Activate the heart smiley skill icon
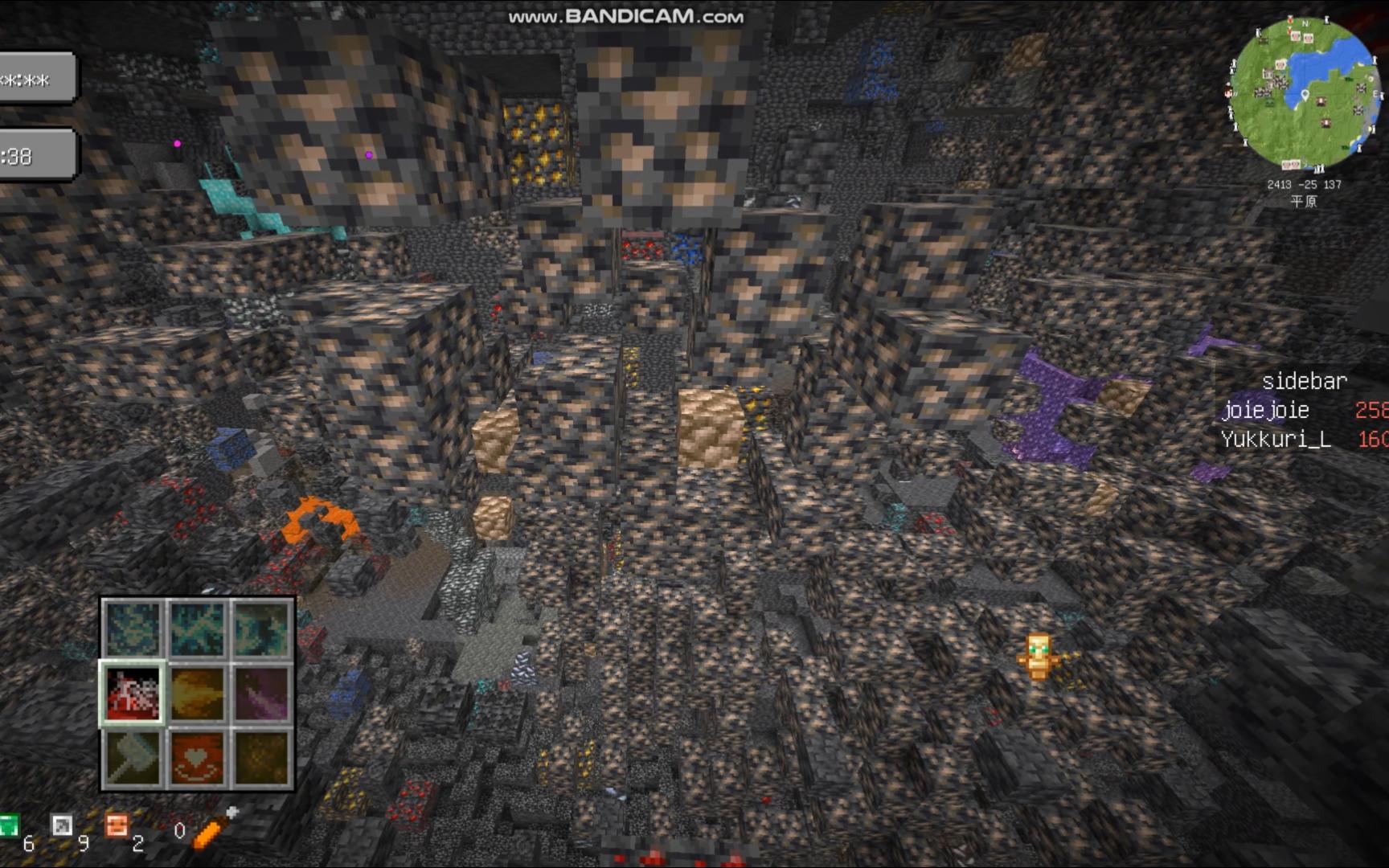Viewport: 1389px width, 868px height. pyautogui.click(x=198, y=758)
